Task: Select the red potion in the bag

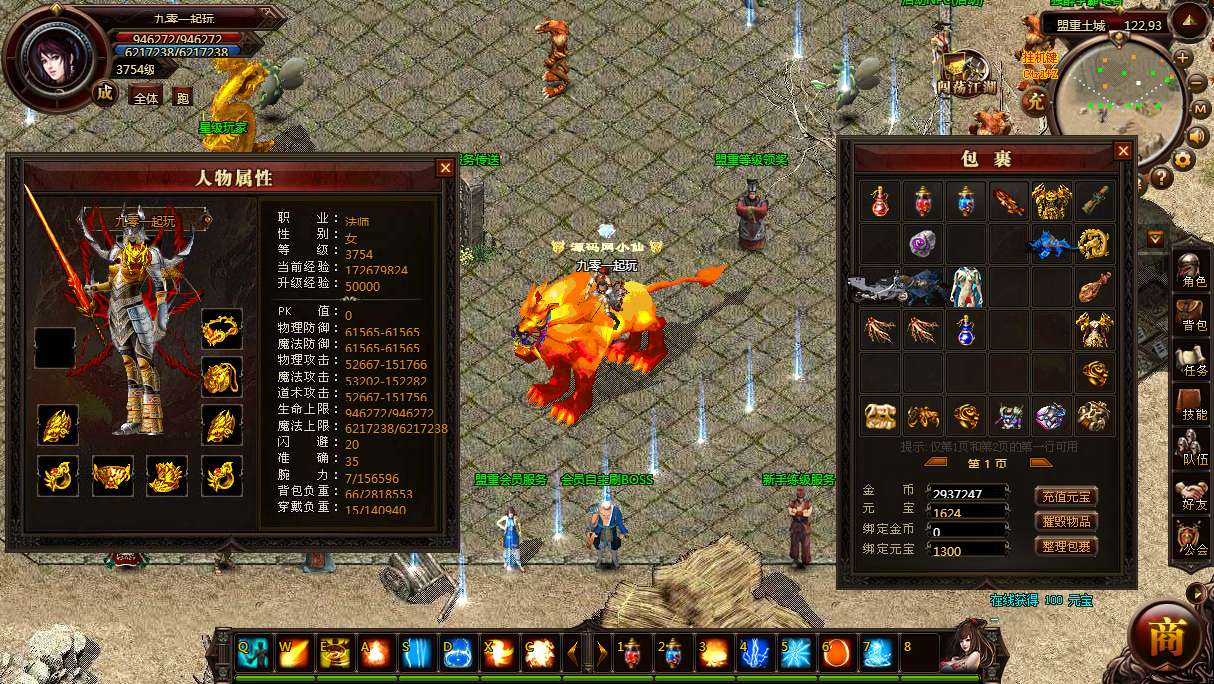Action: coord(879,201)
